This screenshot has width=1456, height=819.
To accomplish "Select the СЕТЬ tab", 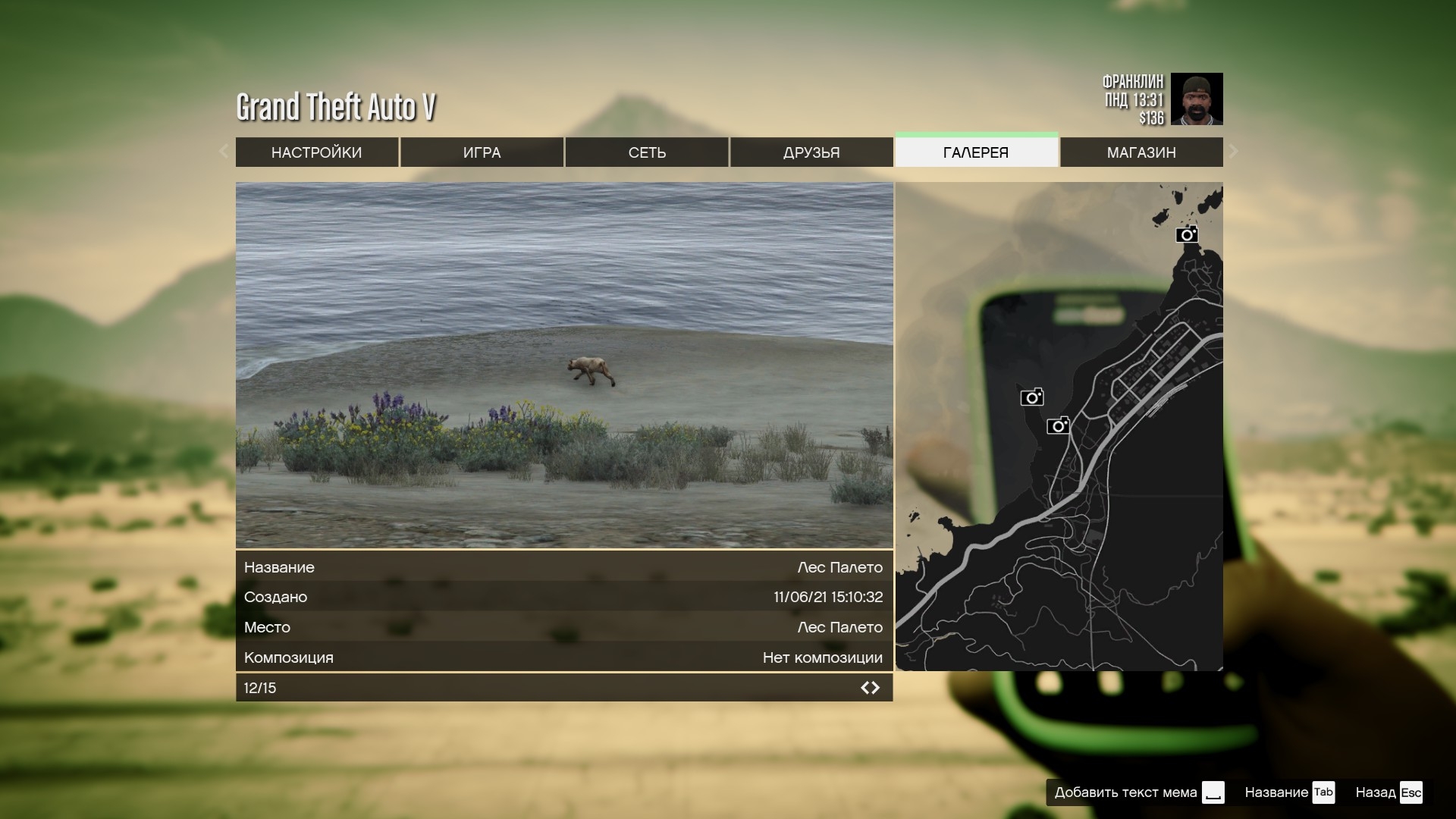I will 647,152.
